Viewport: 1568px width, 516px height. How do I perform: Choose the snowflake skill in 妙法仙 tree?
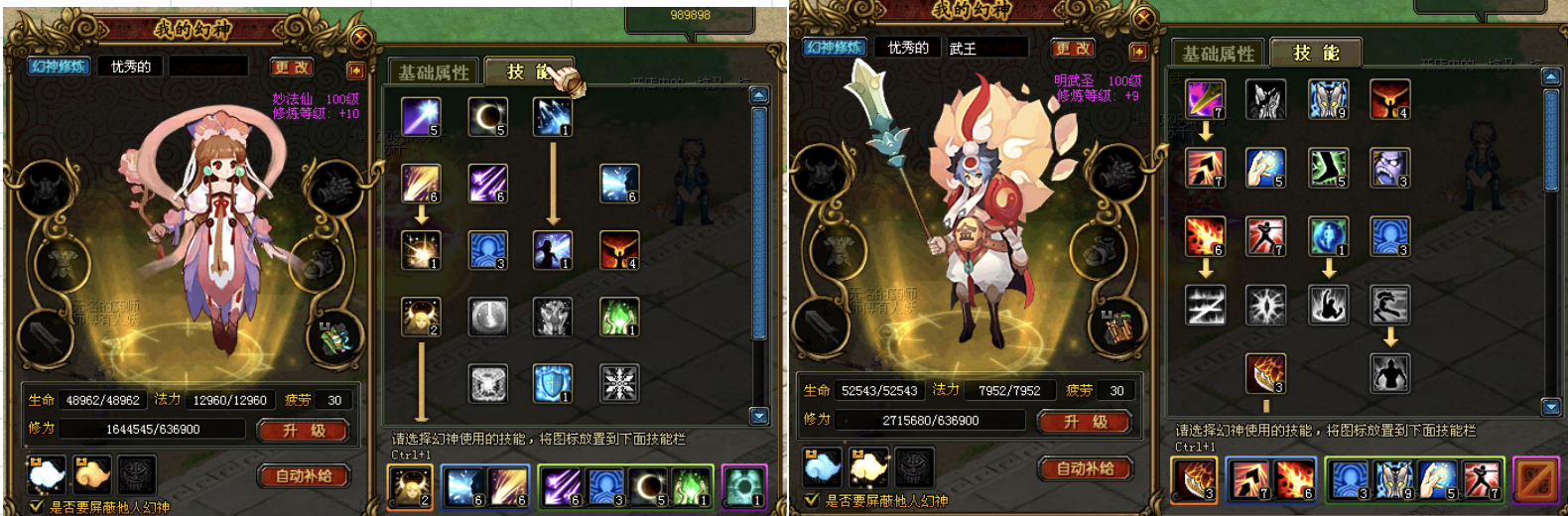pos(619,383)
